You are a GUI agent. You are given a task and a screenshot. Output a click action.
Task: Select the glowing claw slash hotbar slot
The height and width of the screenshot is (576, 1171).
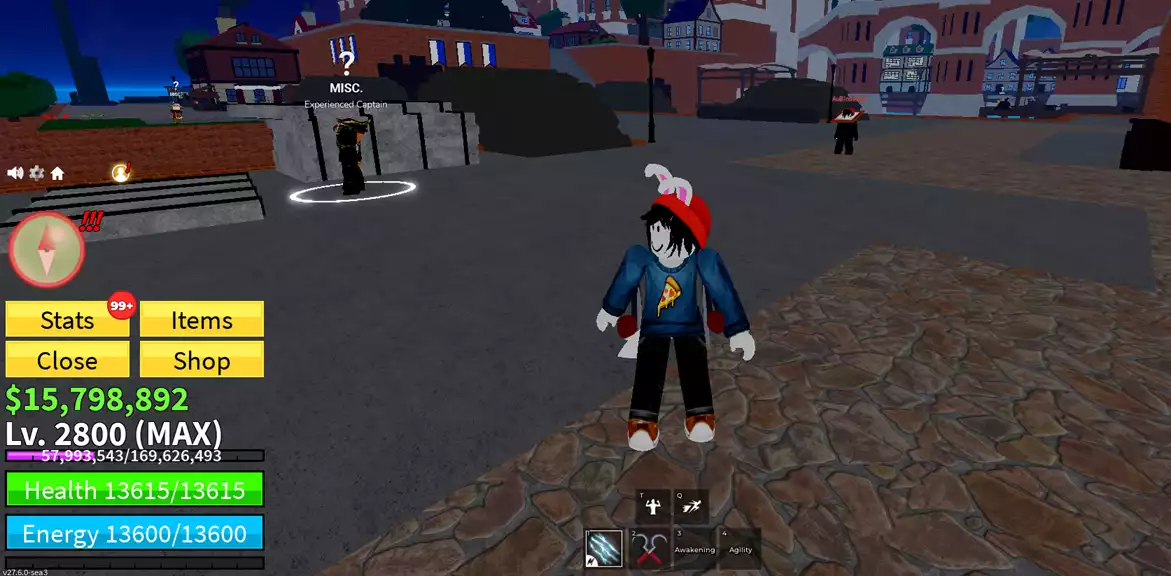603,548
